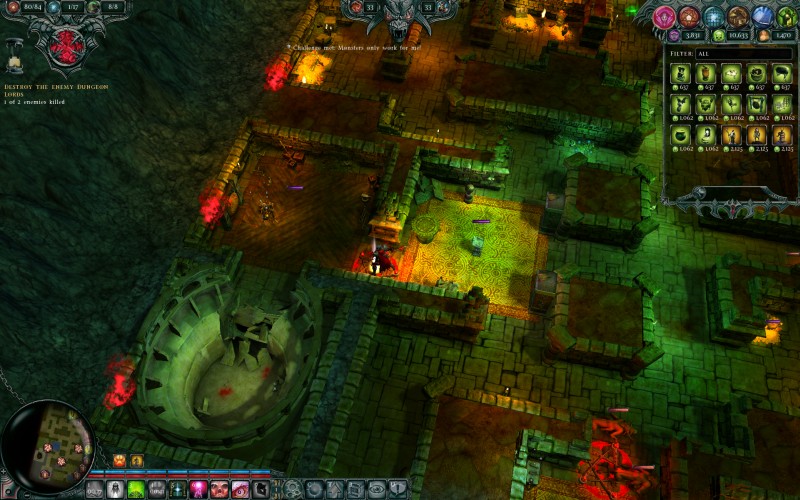Click the book icon under the hourglass
Image resolution: width=800 pixels, height=500 pixels.
14,64
